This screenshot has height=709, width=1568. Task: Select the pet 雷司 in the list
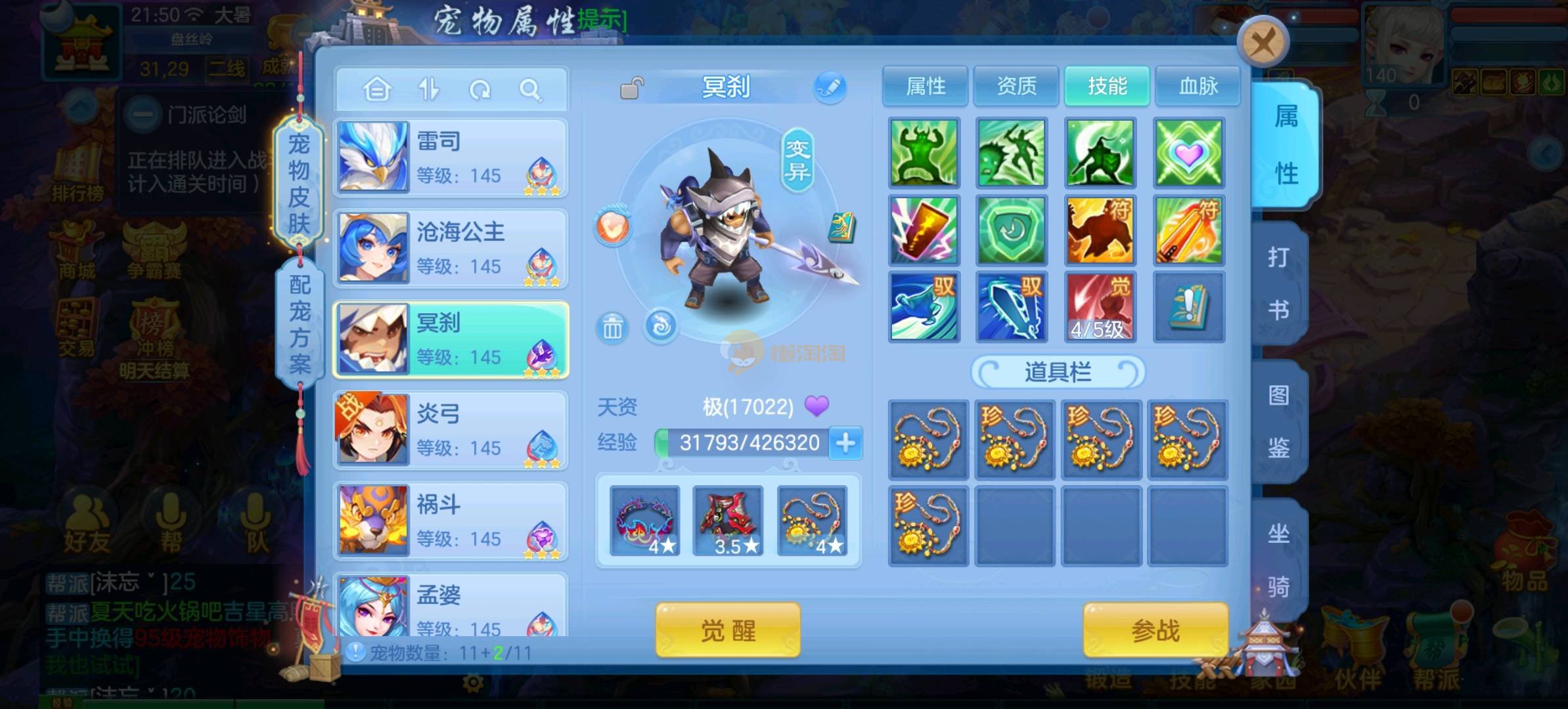[x=451, y=158]
